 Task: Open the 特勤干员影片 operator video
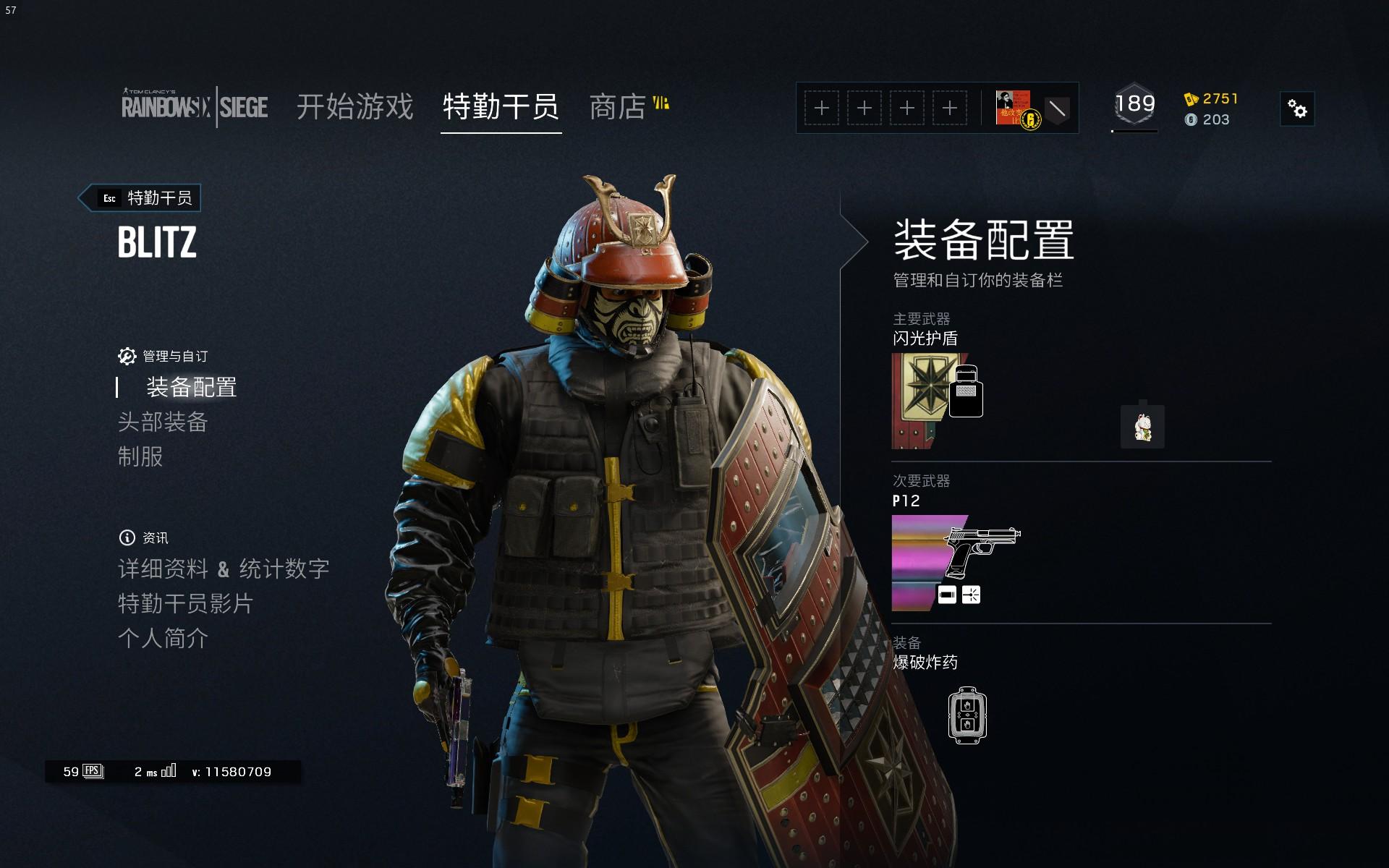185,604
